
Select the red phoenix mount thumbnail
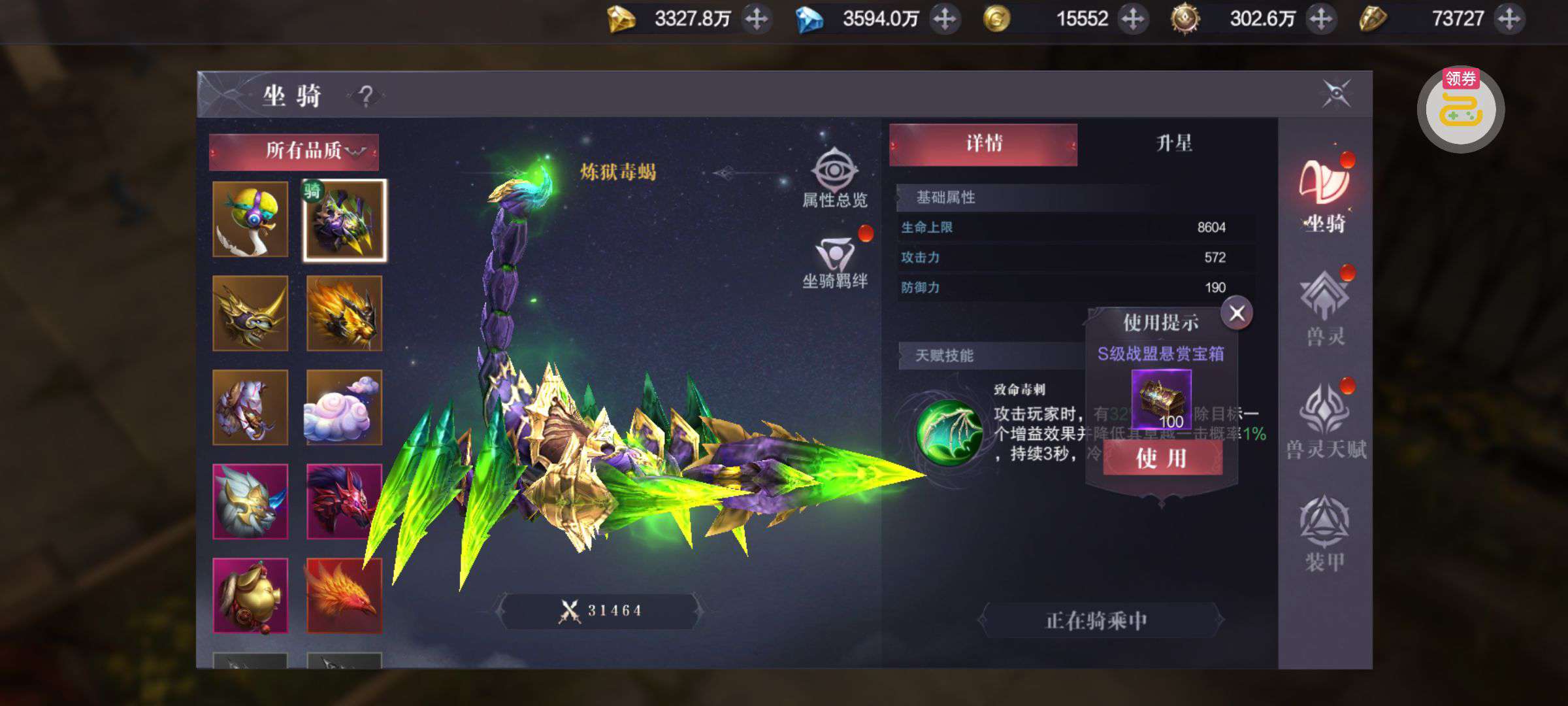pos(344,596)
